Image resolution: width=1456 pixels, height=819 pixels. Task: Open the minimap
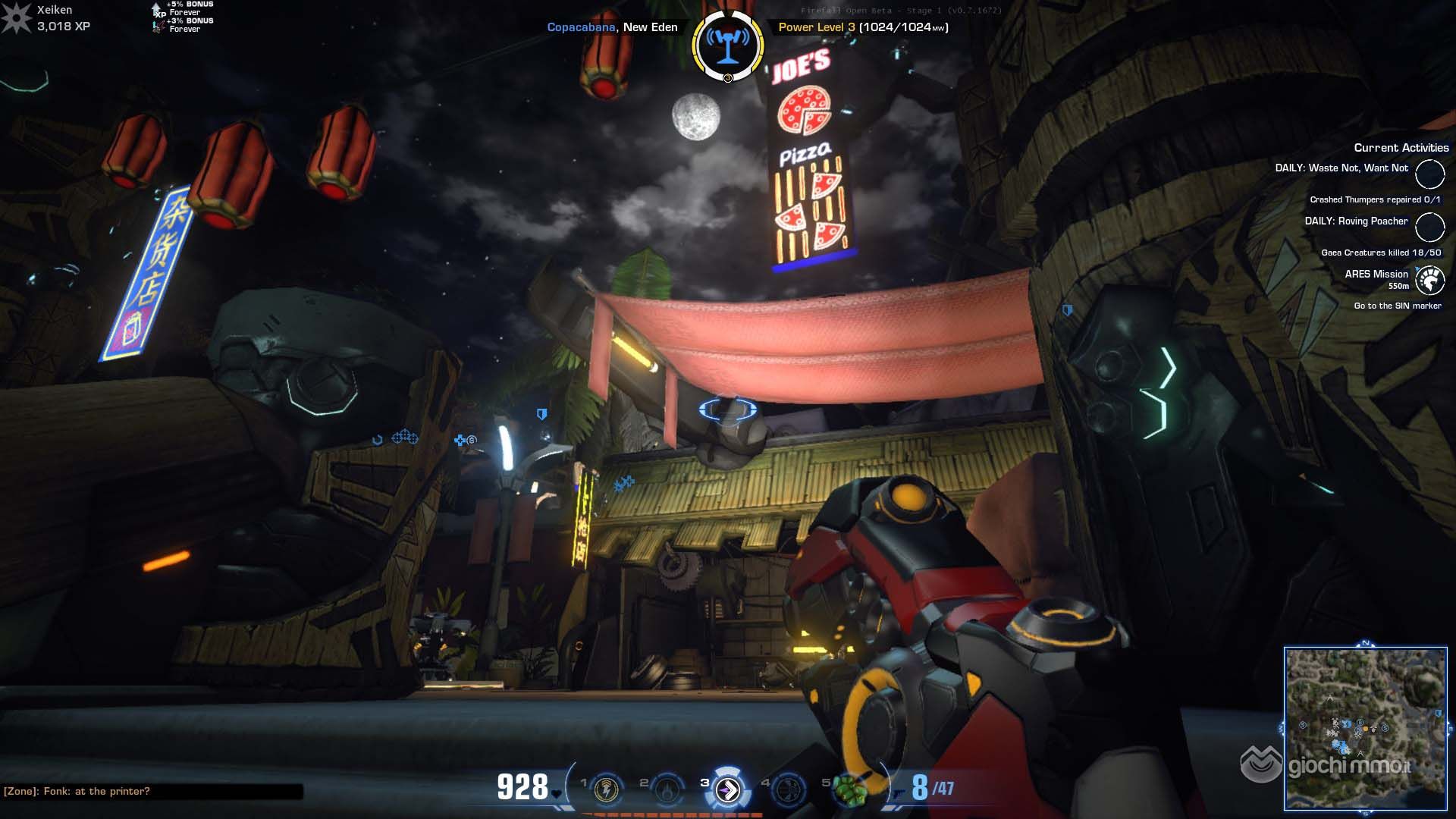1365,728
